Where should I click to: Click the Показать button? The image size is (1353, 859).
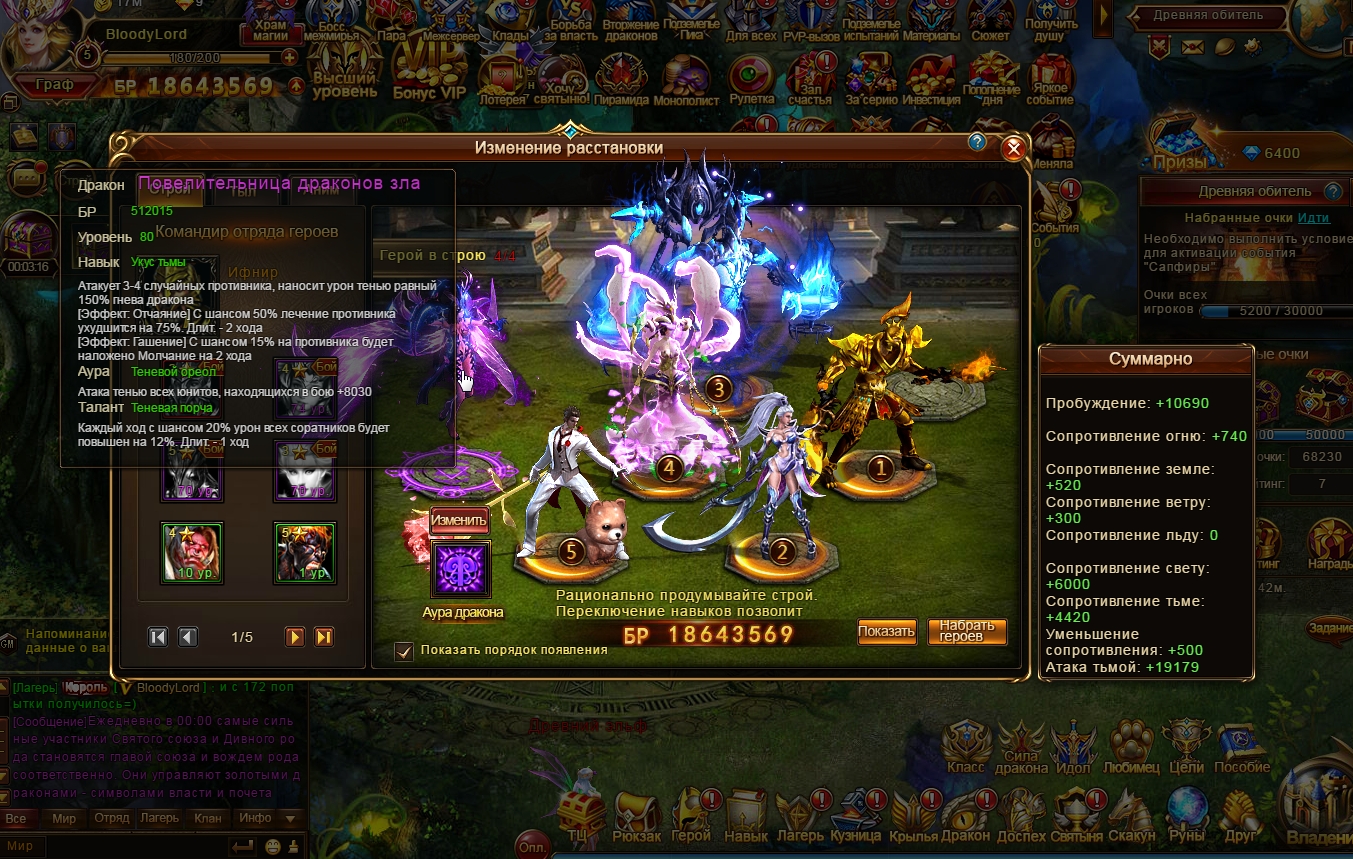coord(886,631)
